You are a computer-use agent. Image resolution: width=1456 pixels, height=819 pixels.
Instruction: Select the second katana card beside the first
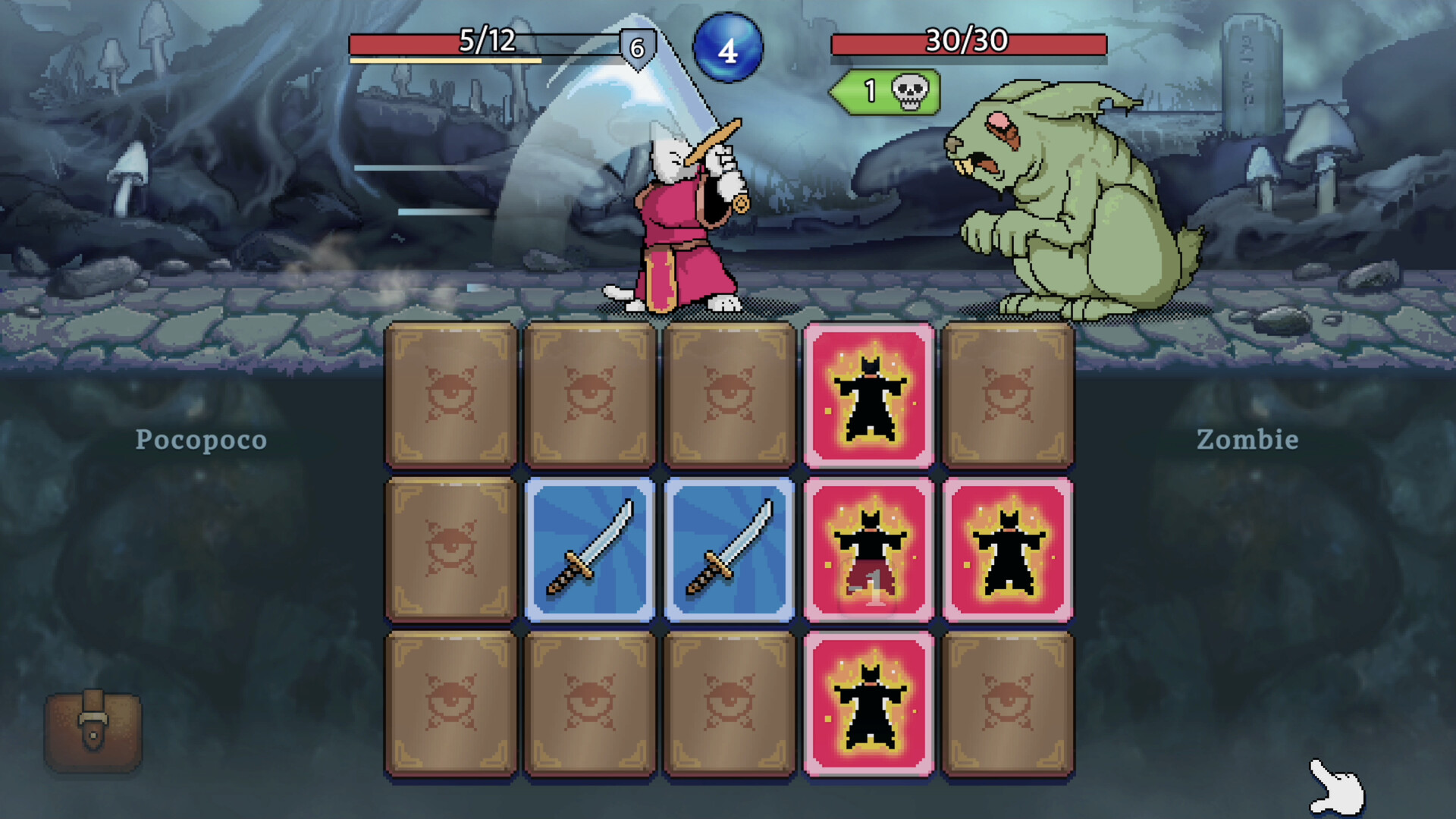point(730,548)
